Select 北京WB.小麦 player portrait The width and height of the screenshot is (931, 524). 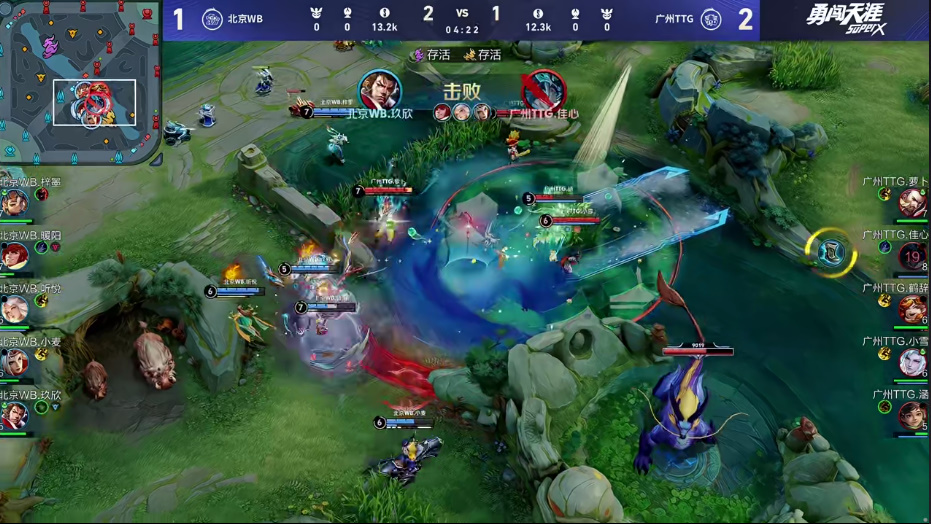click(x=14, y=362)
